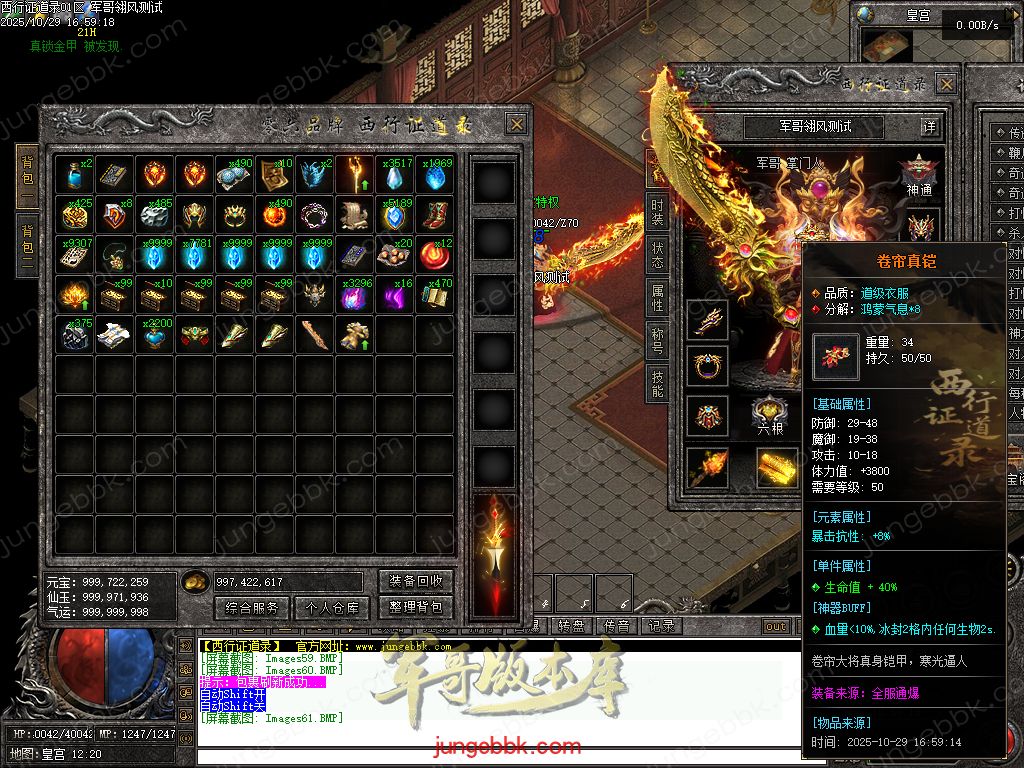
Task: Select the red boots in the bag
Action: [435, 215]
